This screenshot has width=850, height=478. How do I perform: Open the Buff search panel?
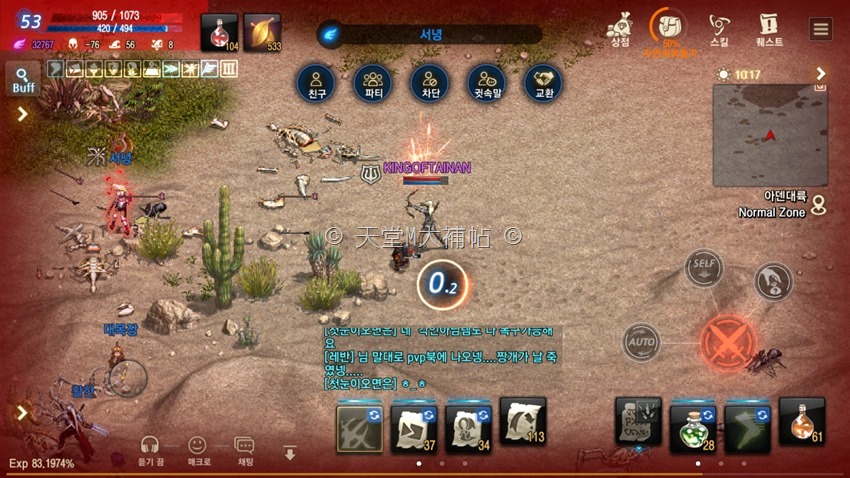point(23,78)
